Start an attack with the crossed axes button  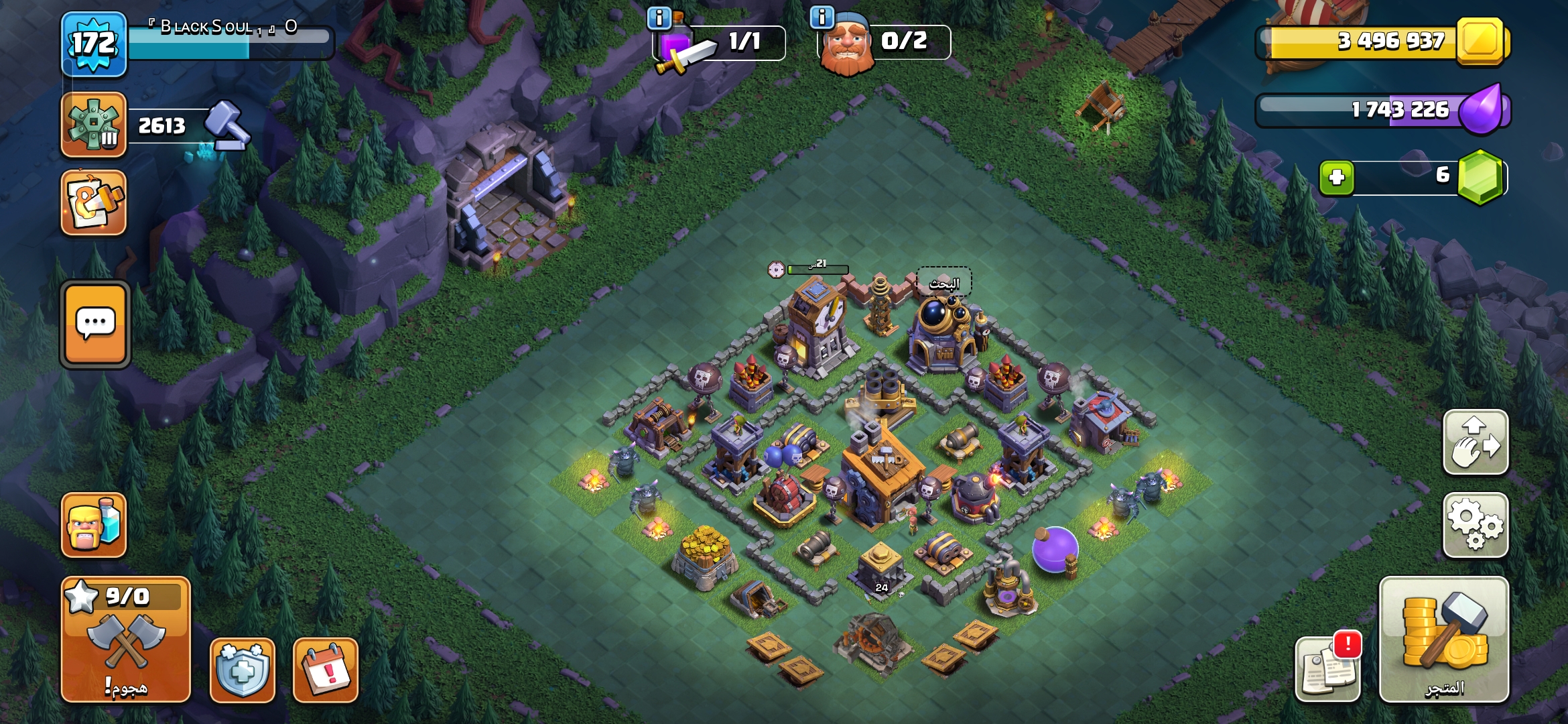click(126, 639)
